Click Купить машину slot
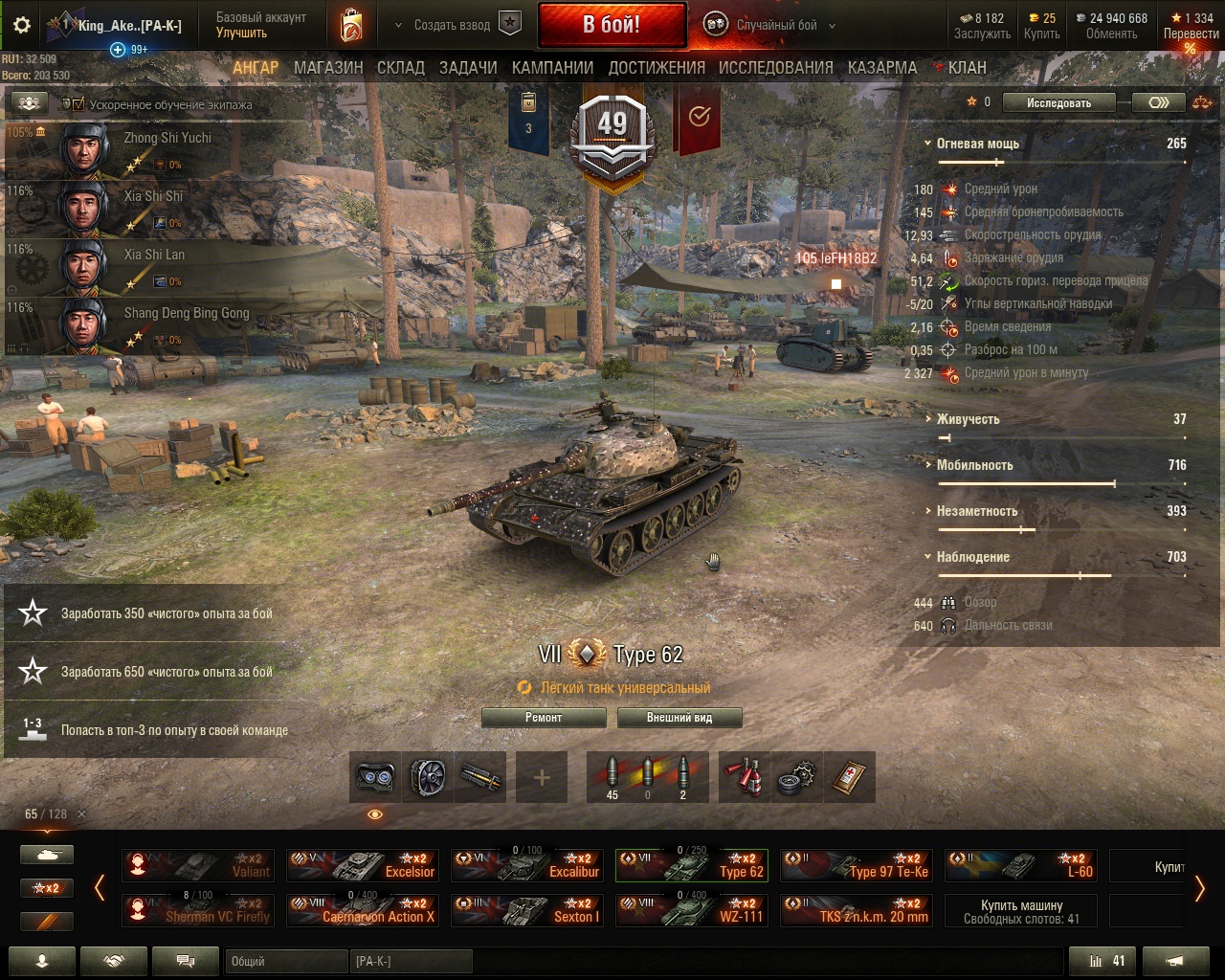Screen dimensions: 1225x980 (1021, 911)
